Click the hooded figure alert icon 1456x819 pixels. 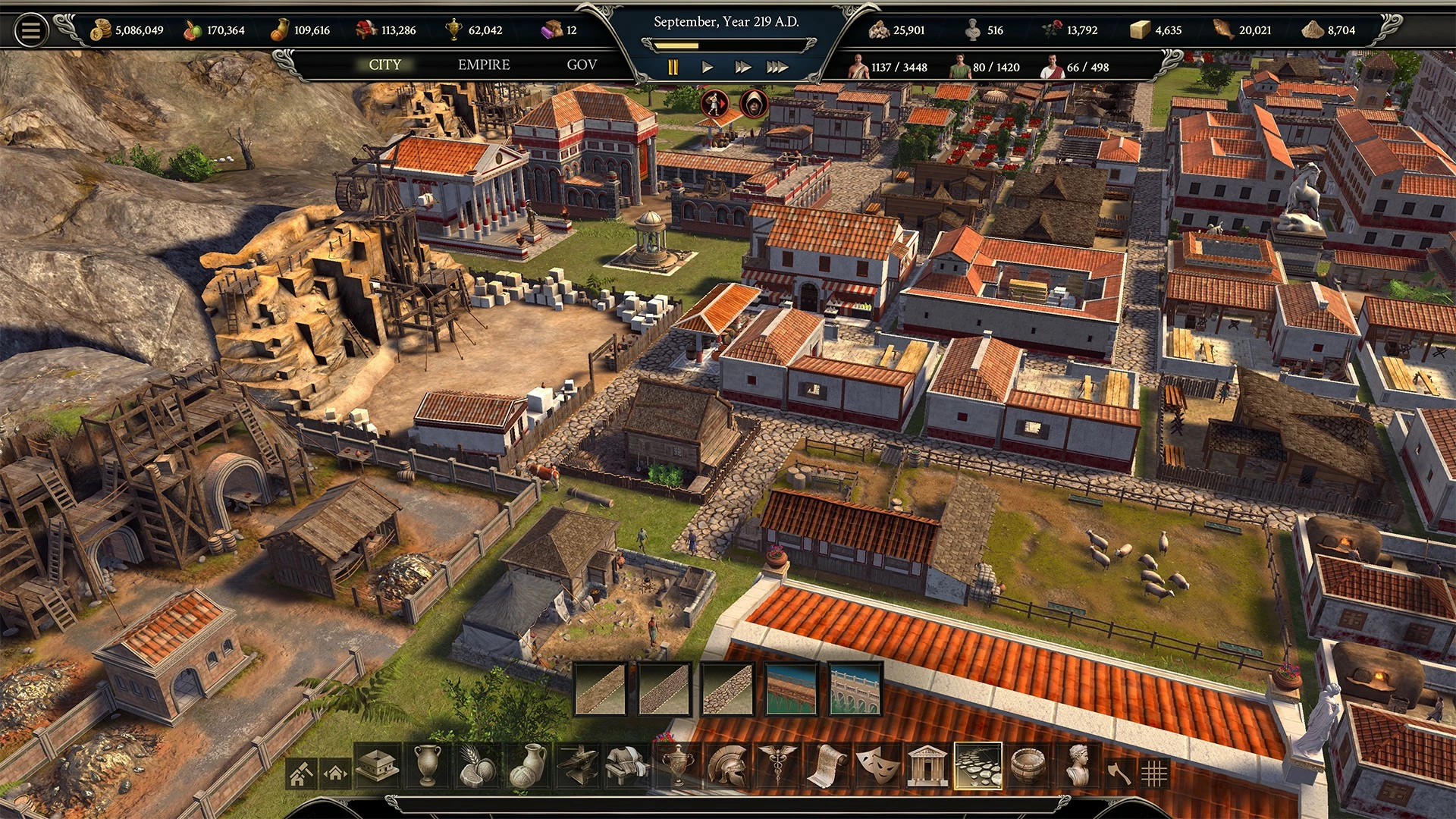tap(754, 103)
